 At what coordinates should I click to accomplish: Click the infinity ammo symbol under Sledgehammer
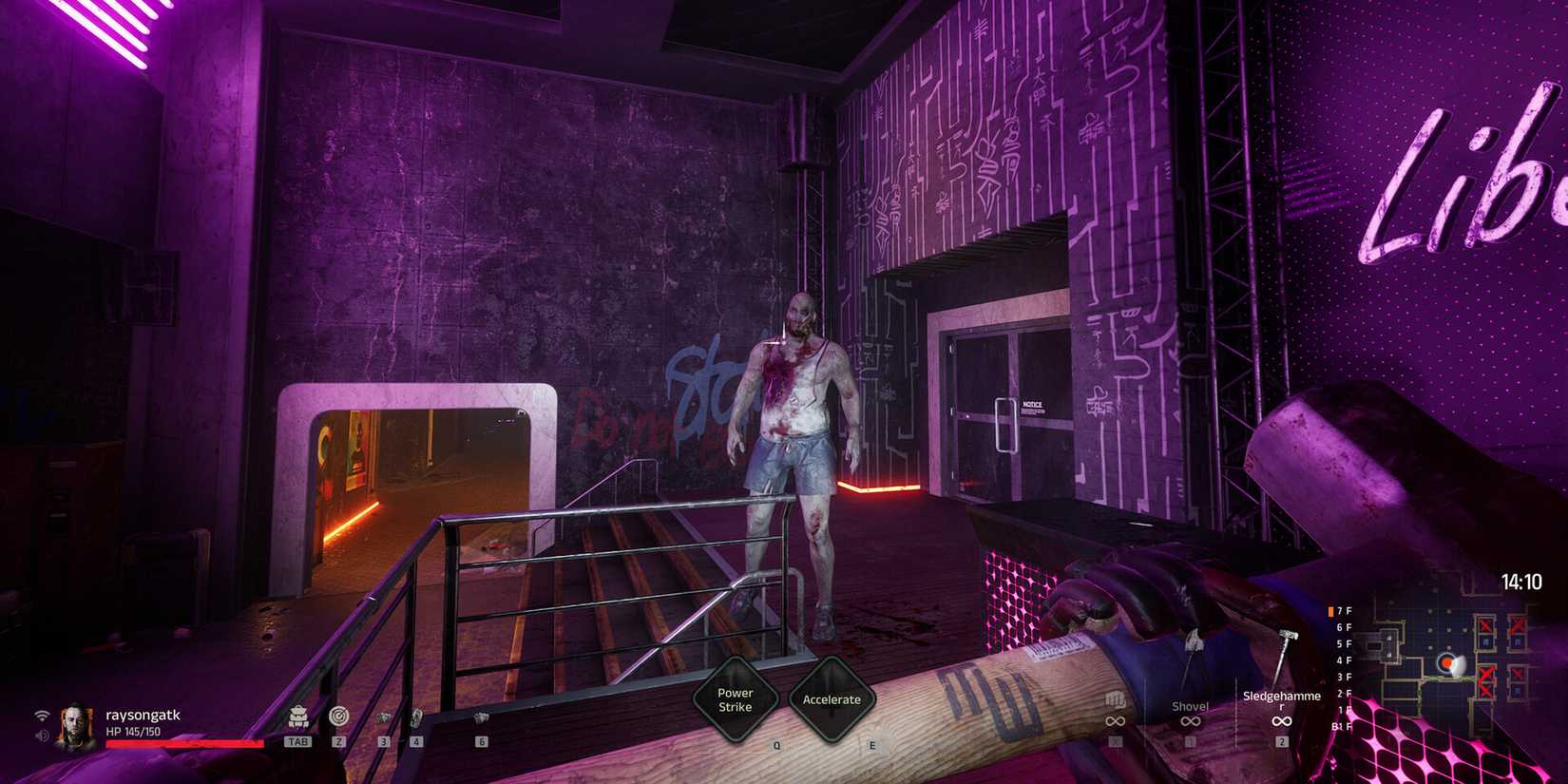1281,720
